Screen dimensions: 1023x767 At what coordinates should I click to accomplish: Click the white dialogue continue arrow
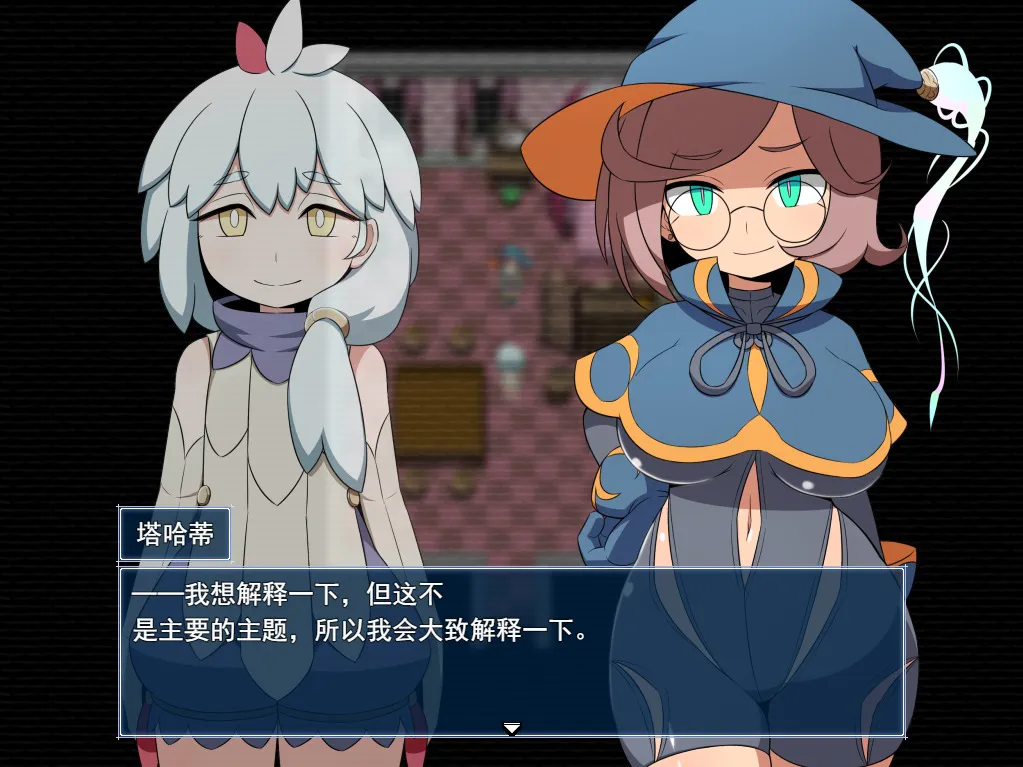coord(512,728)
